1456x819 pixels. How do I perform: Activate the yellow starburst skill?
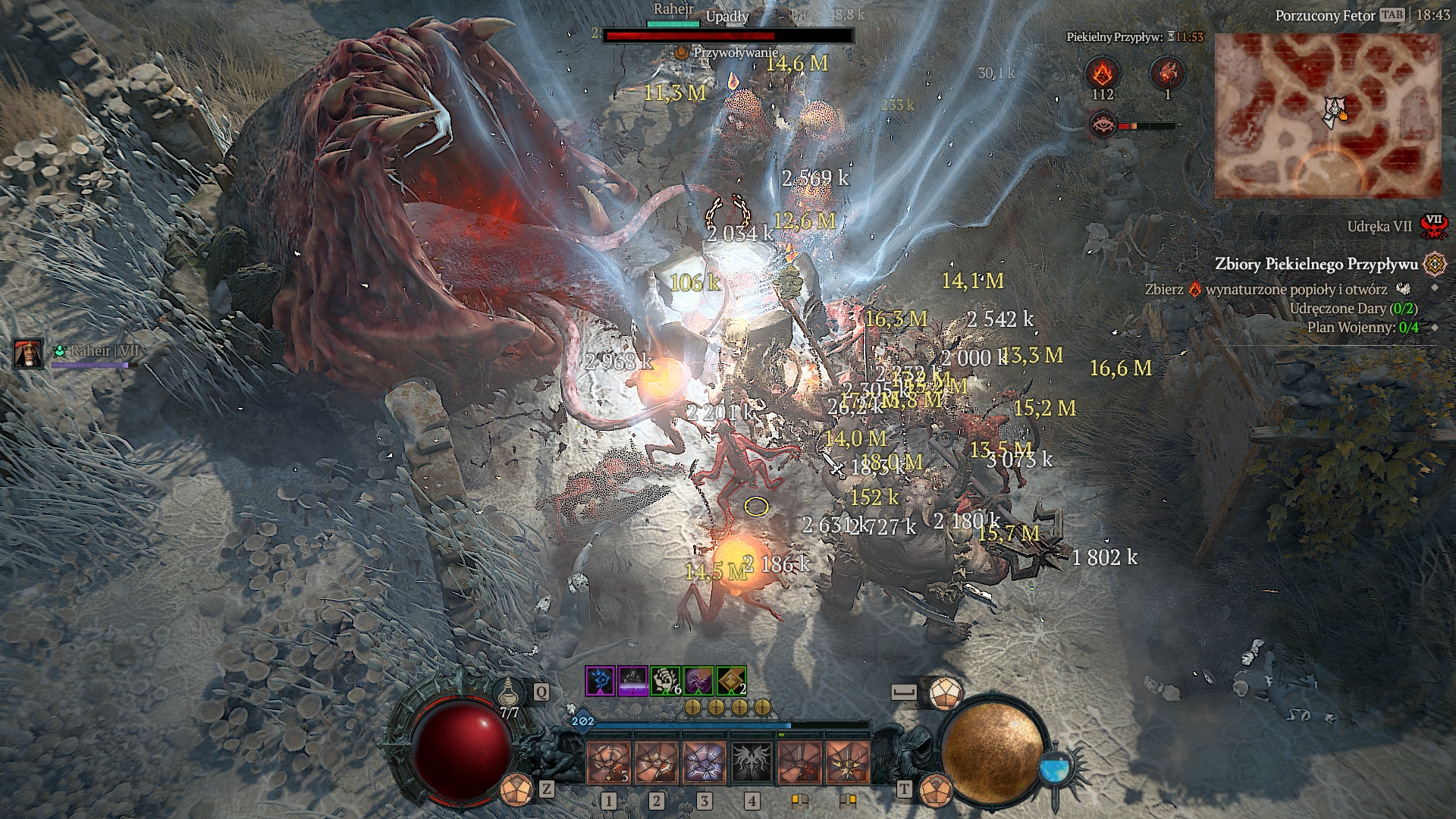(x=847, y=762)
